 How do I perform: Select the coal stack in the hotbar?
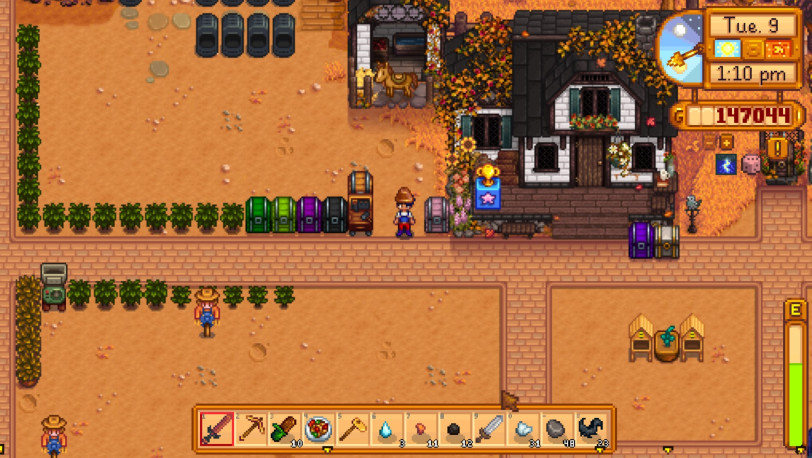coord(455,429)
